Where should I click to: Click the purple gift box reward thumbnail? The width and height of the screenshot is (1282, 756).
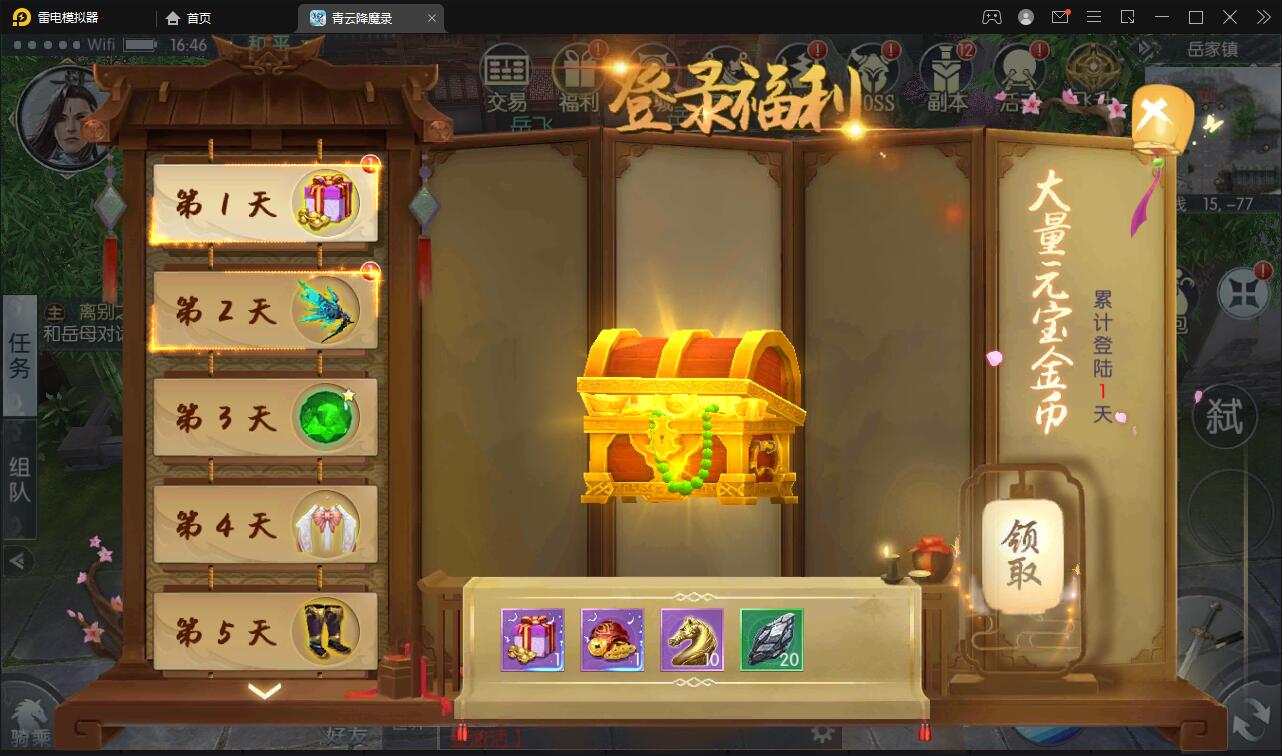click(x=532, y=640)
